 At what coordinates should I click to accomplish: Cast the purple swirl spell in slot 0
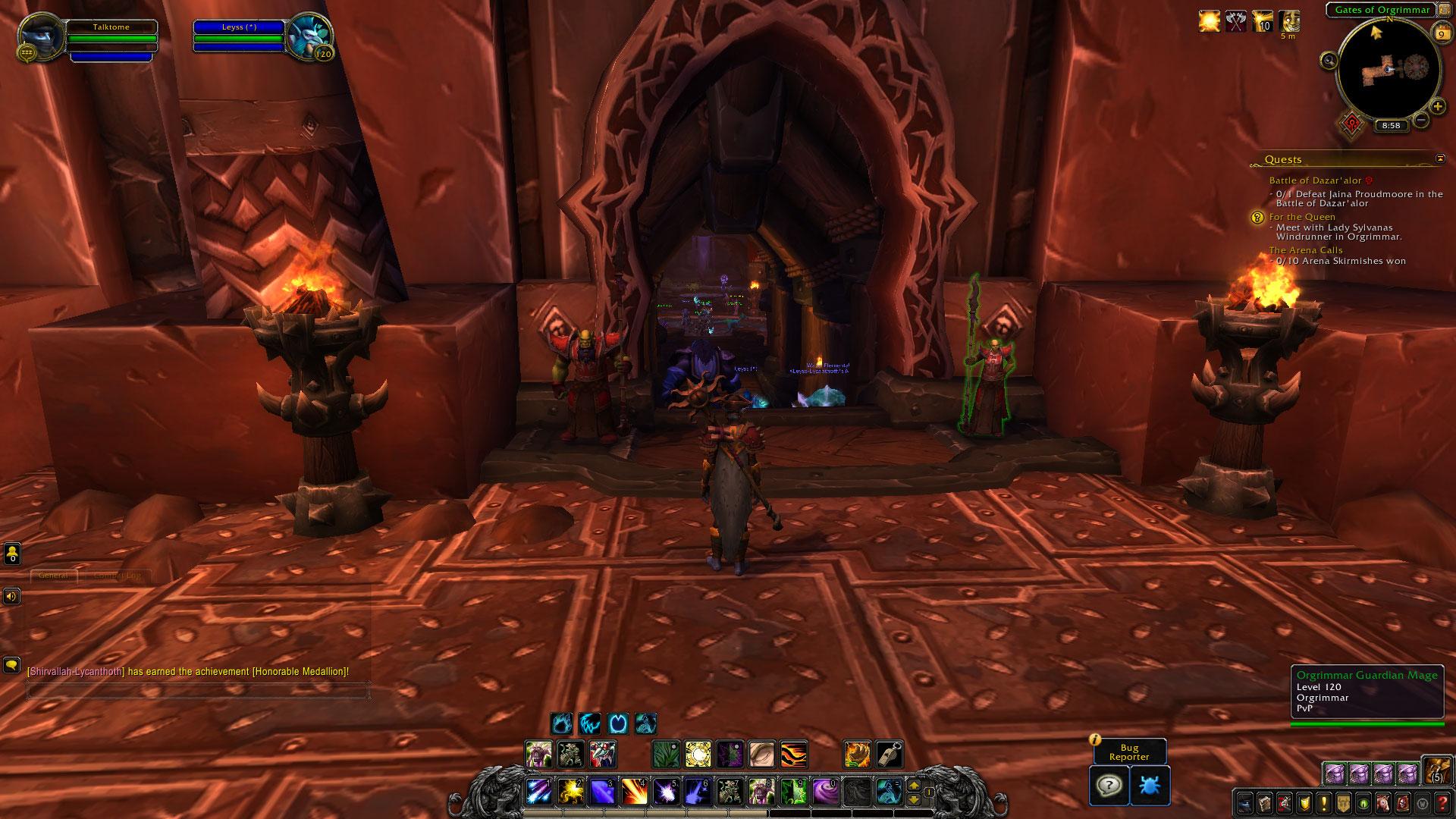tap(824, 792)
